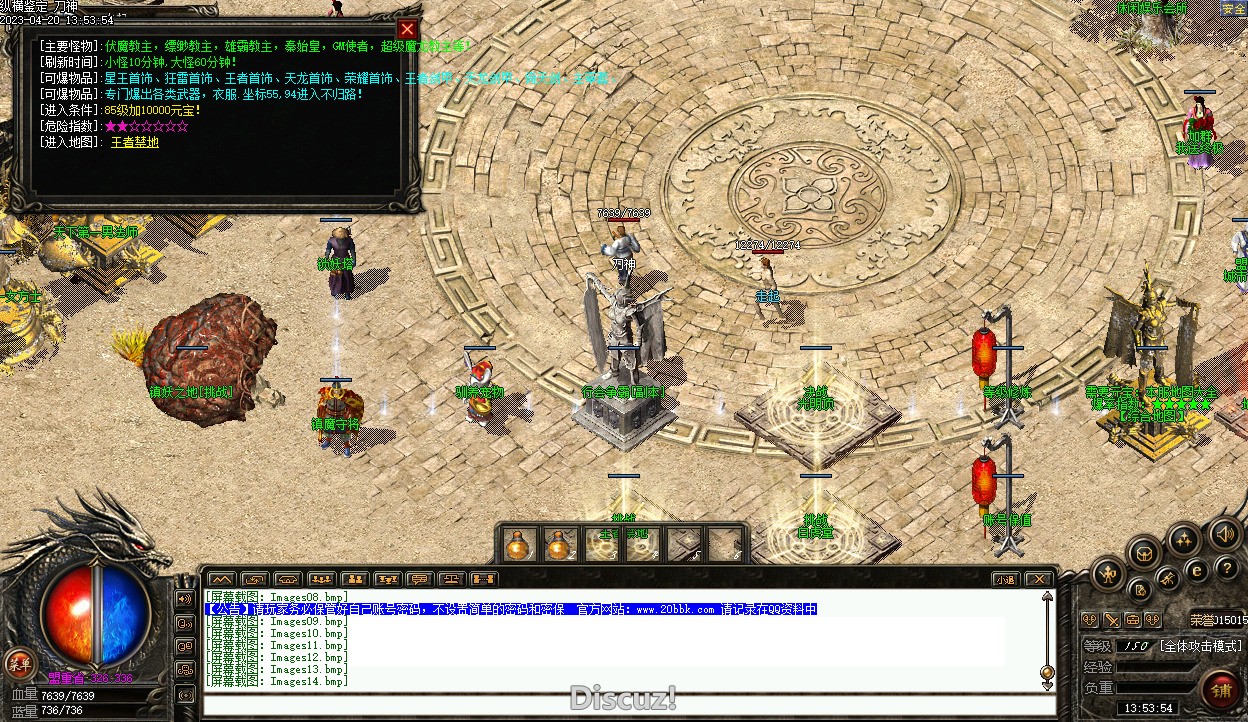Click the chat scrollbar gold knob
The height and width of the screenshot is (722, 1248).
tap(1047, 671)
